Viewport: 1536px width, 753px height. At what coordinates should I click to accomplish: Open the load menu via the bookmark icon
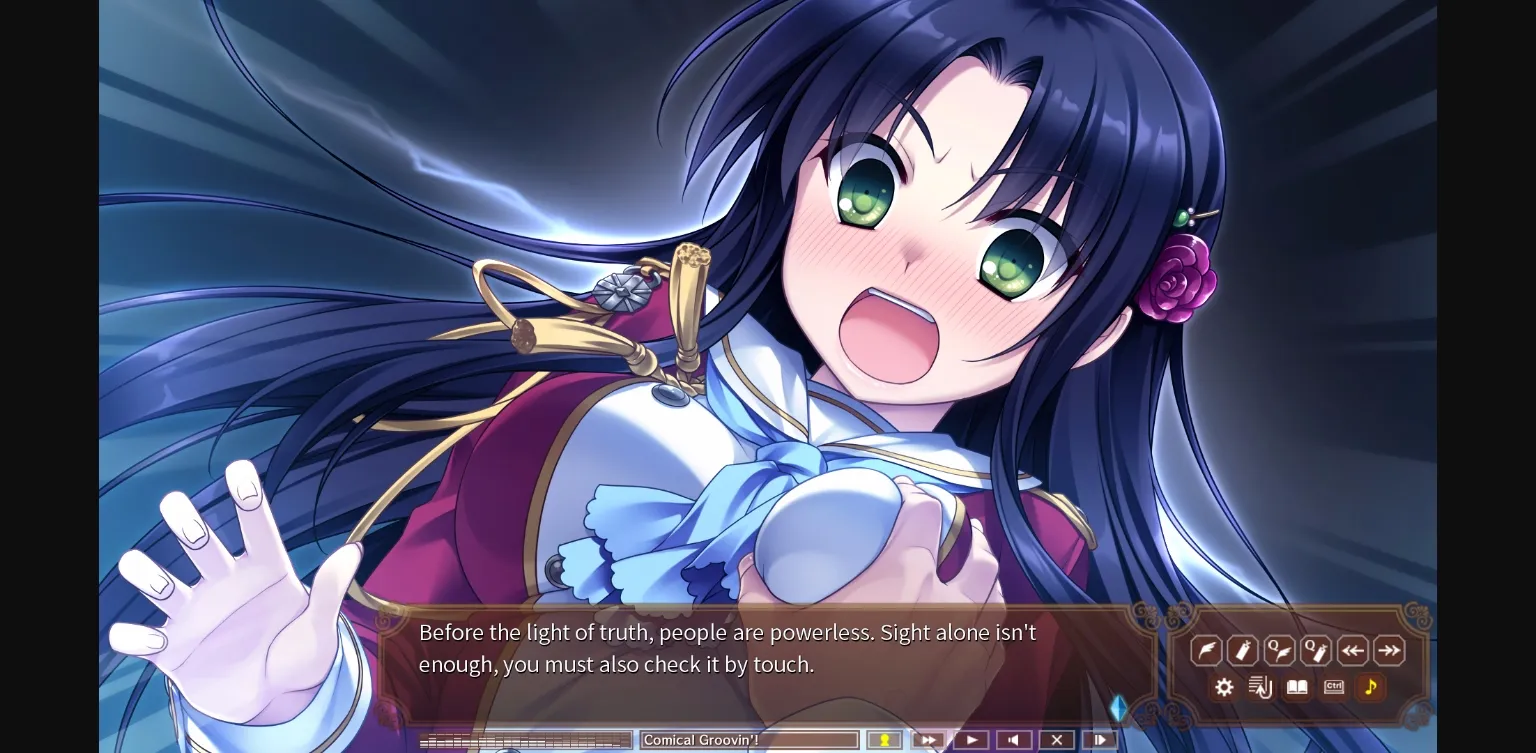tap(1242, 650)
